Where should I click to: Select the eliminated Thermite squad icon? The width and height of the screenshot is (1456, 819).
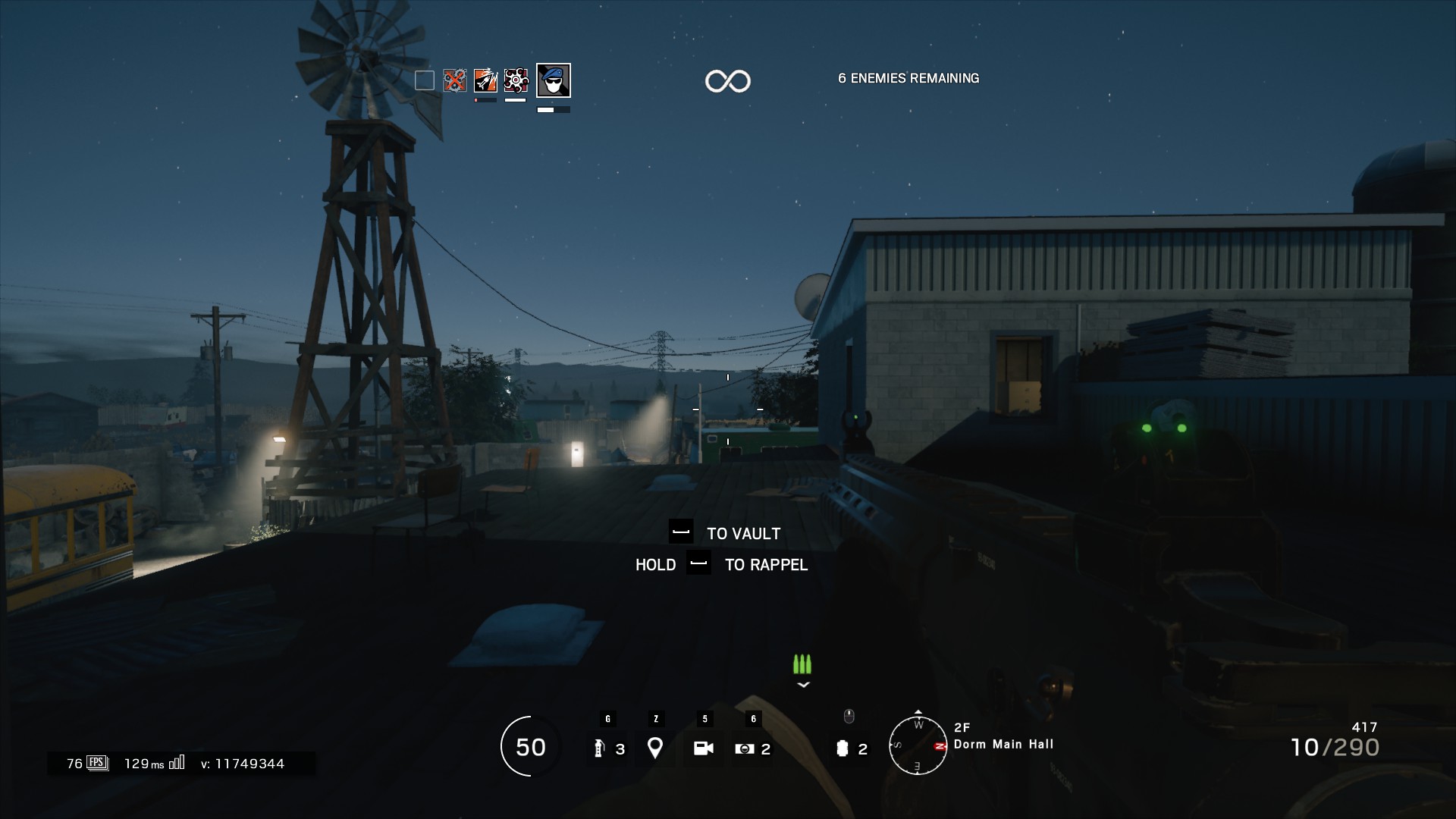[454, 80]
